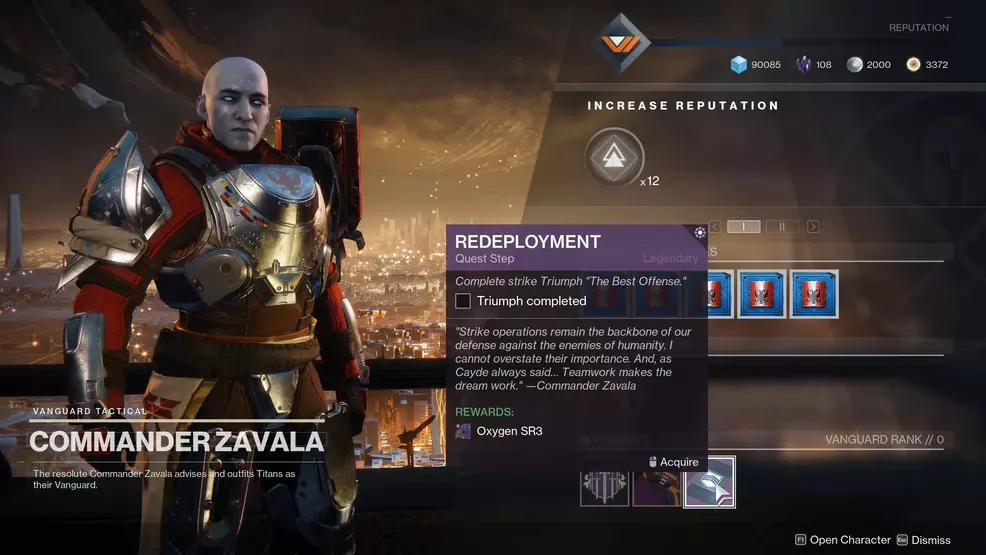
Task: Switch to inventory page II
Action: coord(782,227)
